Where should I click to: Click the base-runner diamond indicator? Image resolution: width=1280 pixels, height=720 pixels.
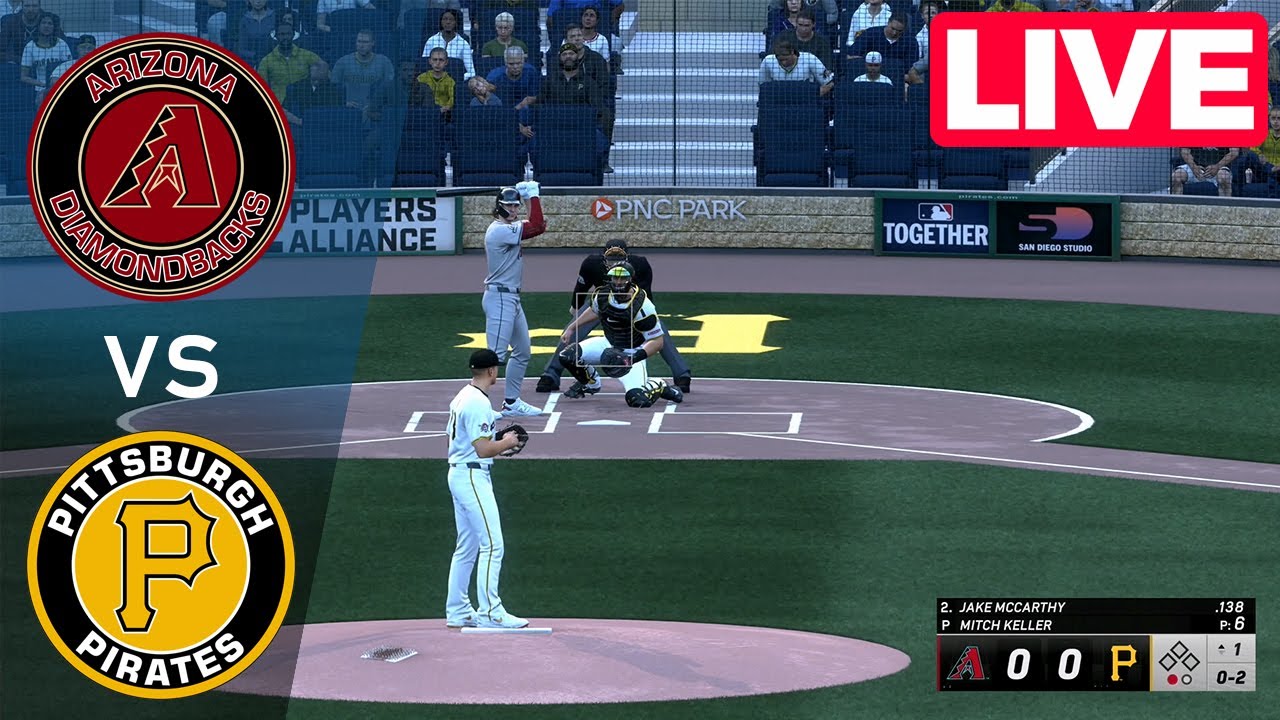click(x=1177, y=657)
